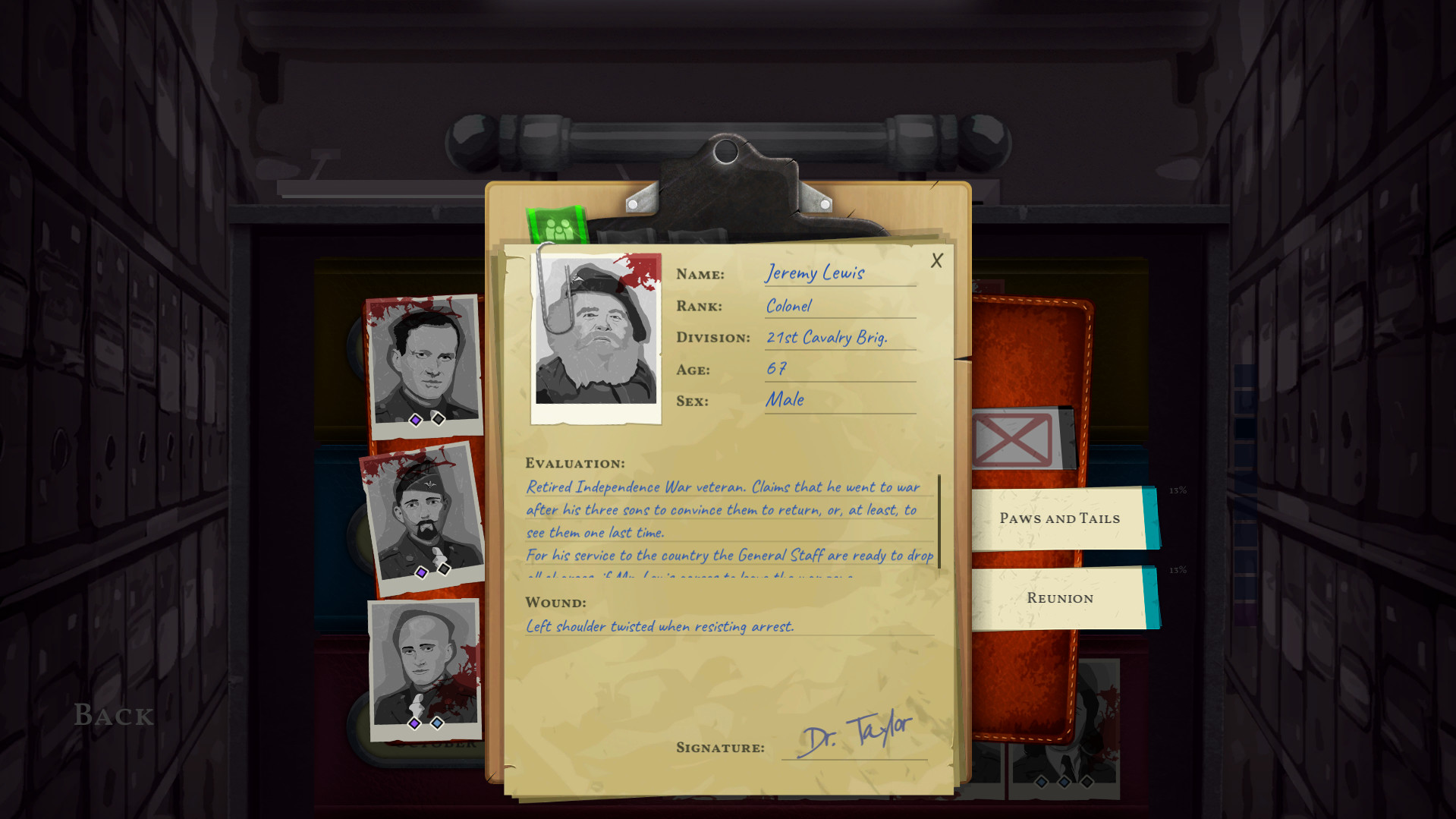
Task: Click the paperclip on Jeremy Lewis's photo
Action: [552, 296]
